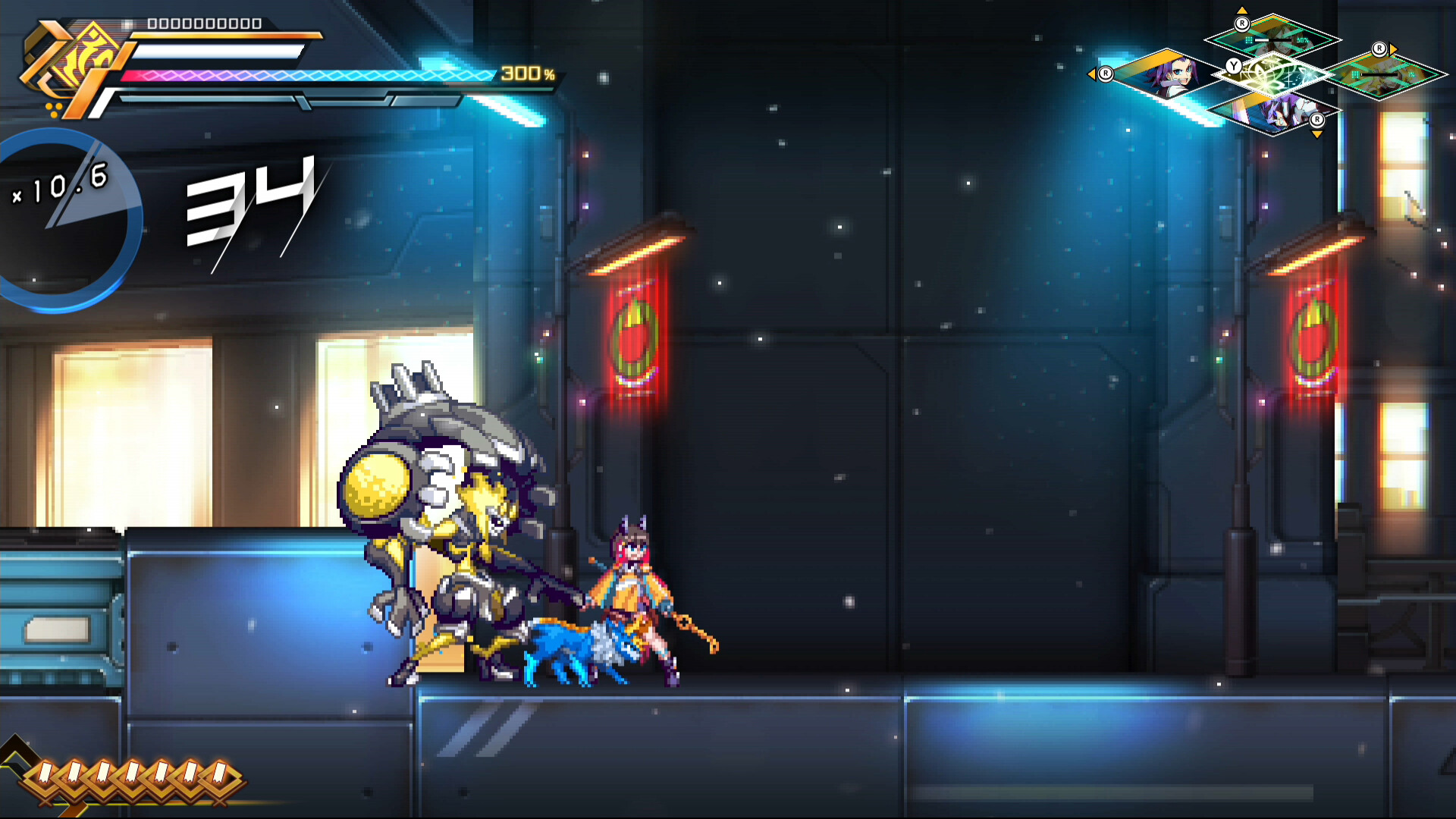This screenshot has height=819, width=1456.
Task: Expand the yellow left arrow beside portrait diamond
Action: pos(1093,75)
